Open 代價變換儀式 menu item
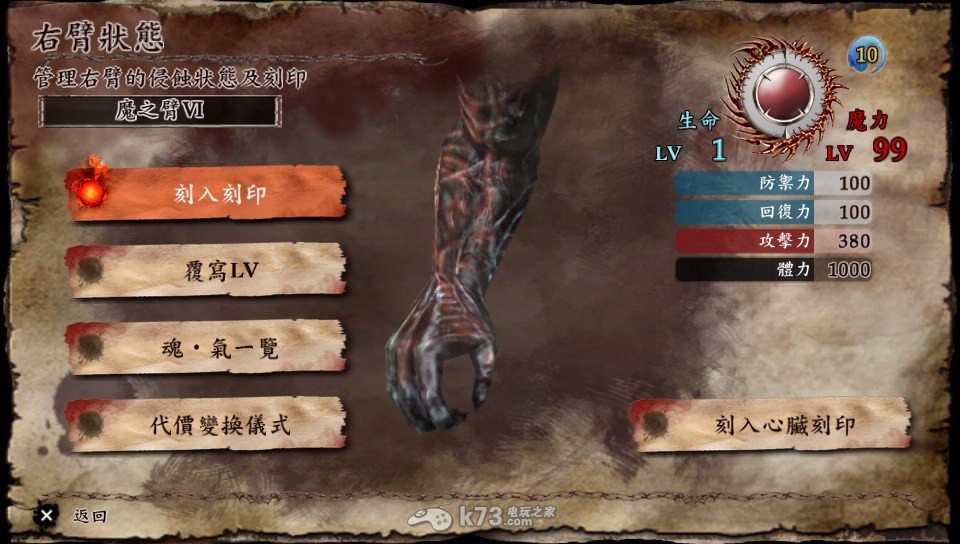 pos(207,425)
